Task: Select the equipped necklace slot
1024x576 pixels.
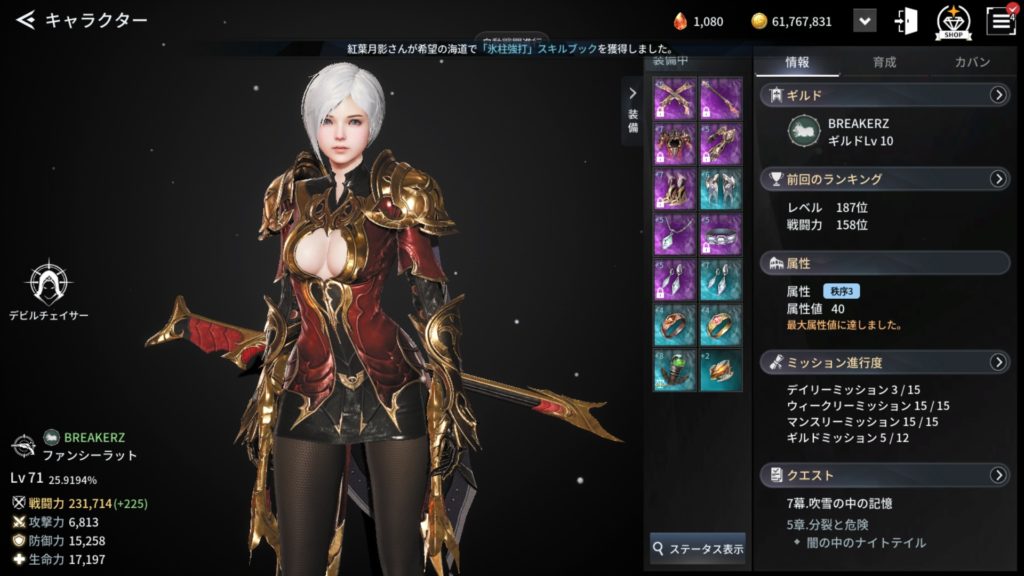Action: pyautogui.click(x=673, y=233)
